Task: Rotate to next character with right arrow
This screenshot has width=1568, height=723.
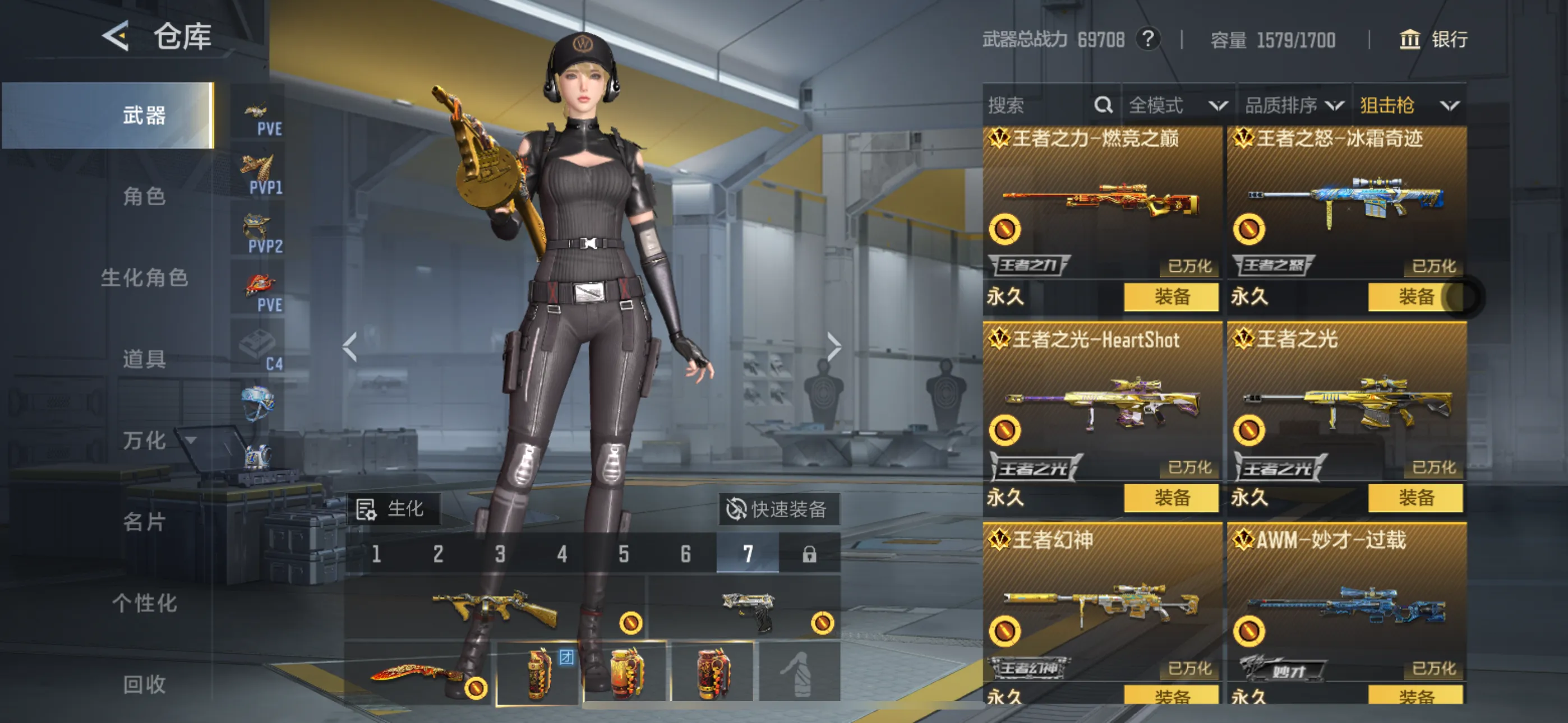Action: (833, 347)
